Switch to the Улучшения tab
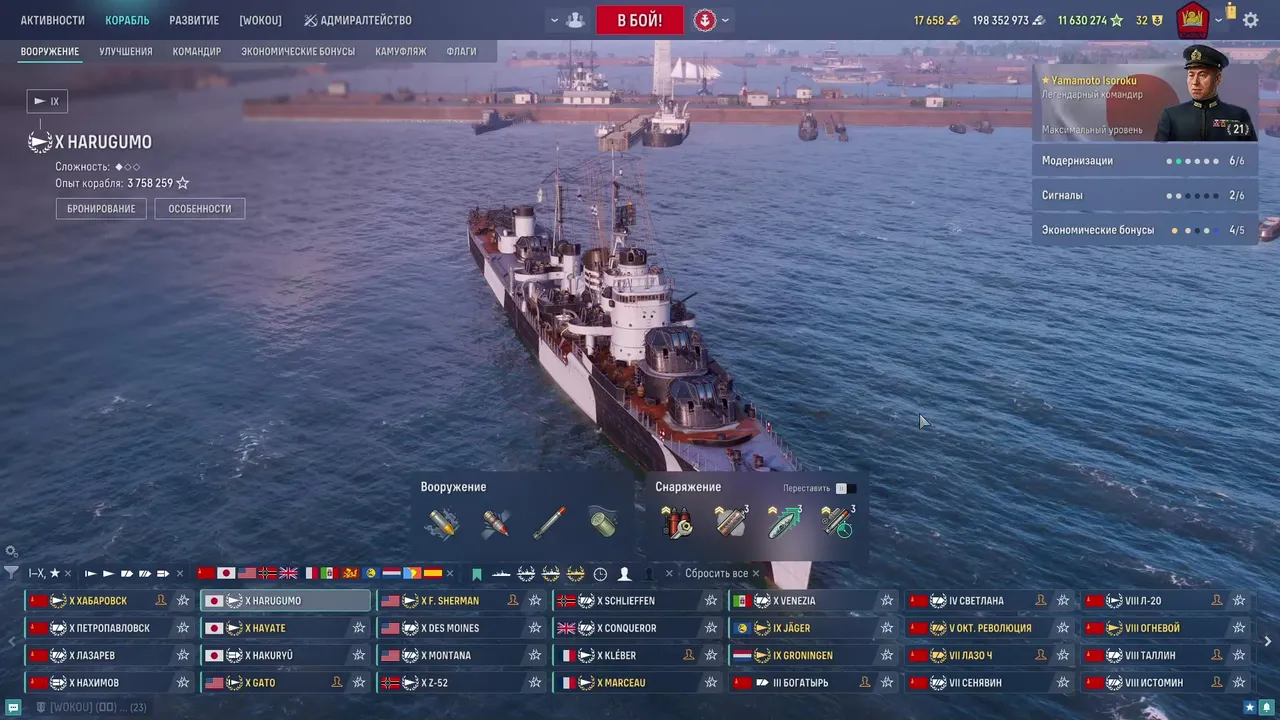1280x720 pixels. point(126,51)
